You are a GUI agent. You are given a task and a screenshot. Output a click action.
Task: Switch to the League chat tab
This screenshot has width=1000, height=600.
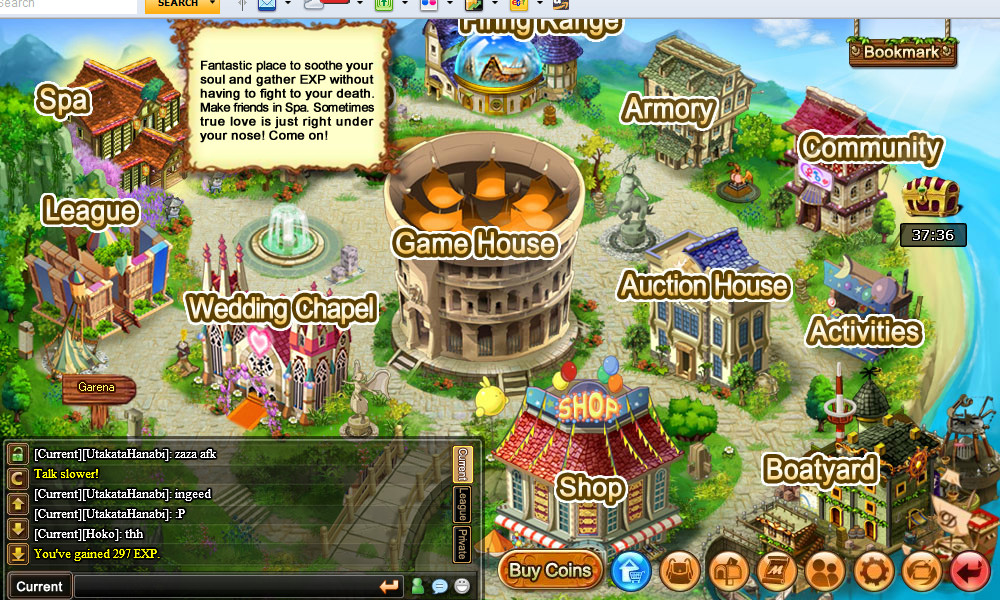pos(462,503)
